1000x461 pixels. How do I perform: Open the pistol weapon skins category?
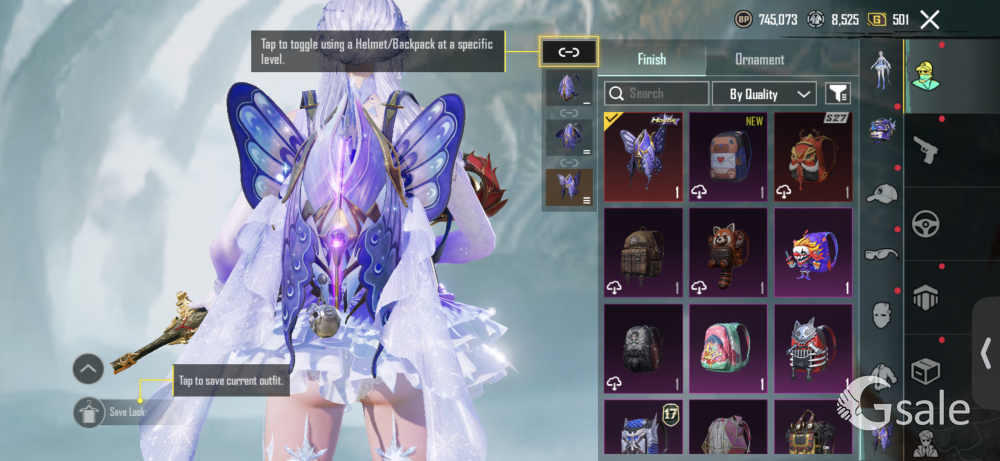[926, 149]
